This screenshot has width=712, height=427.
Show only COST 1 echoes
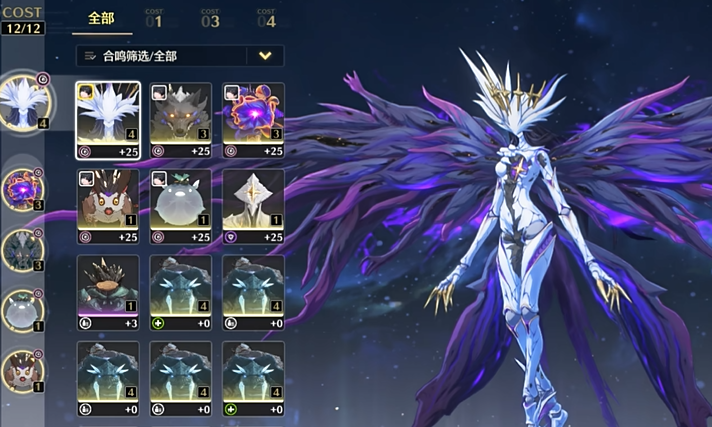coord(154,18)
